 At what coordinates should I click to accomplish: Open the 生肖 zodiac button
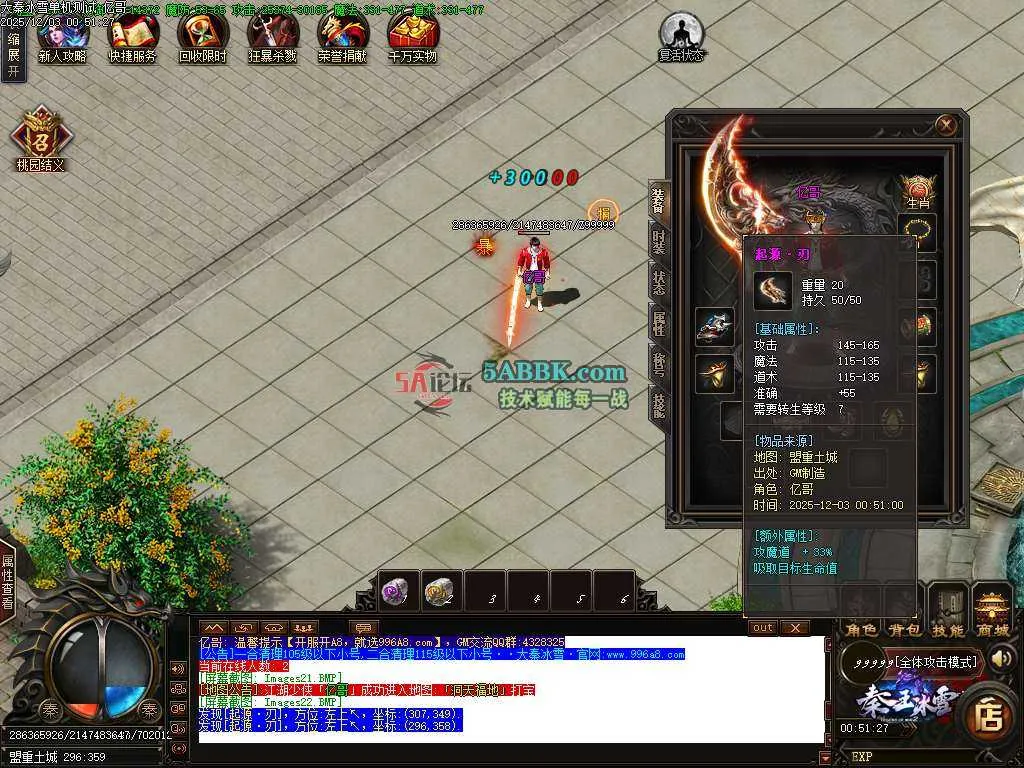918,189
